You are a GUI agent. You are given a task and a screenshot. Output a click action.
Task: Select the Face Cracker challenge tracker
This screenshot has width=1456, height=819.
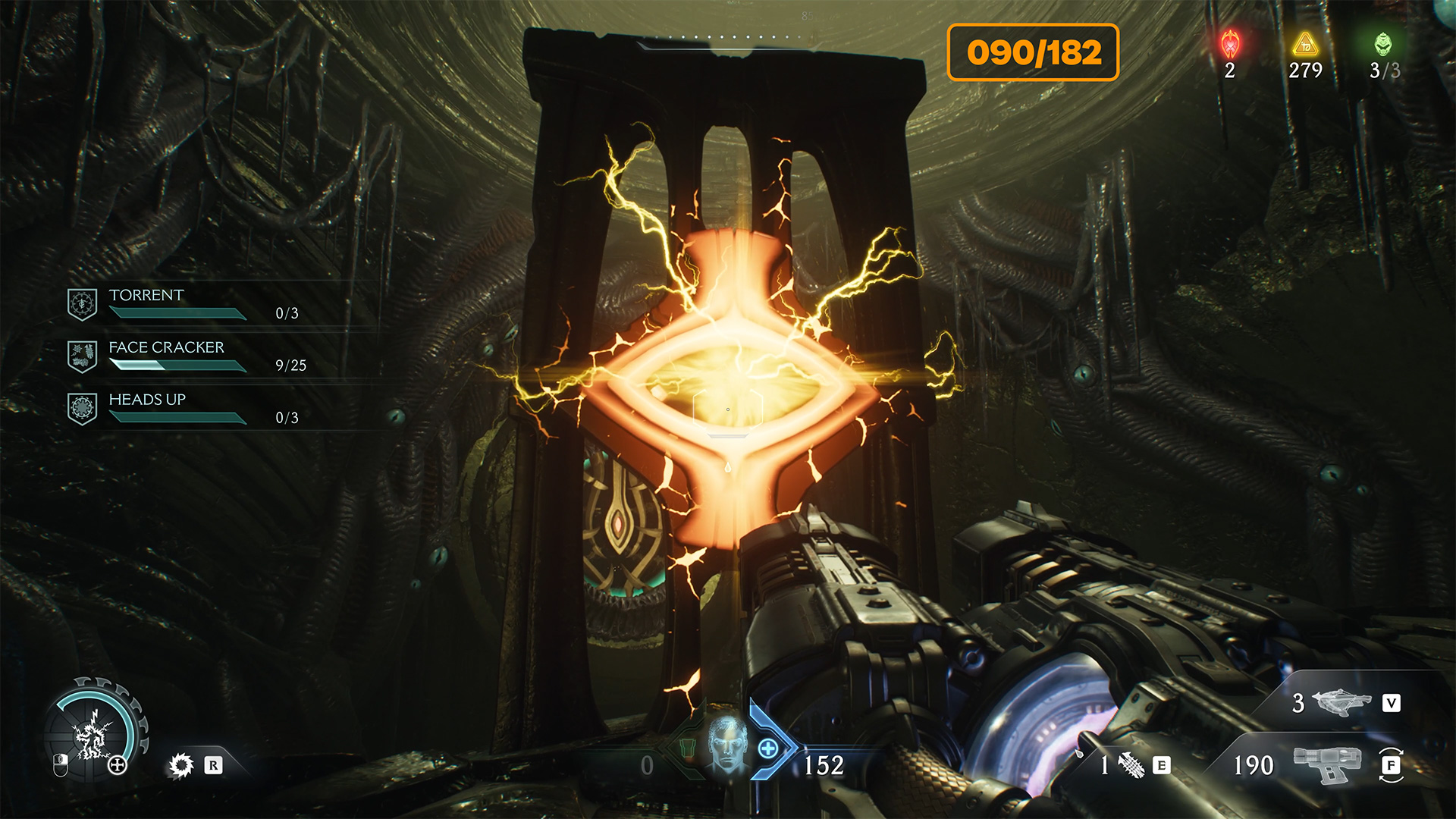(x=182, y=356)
